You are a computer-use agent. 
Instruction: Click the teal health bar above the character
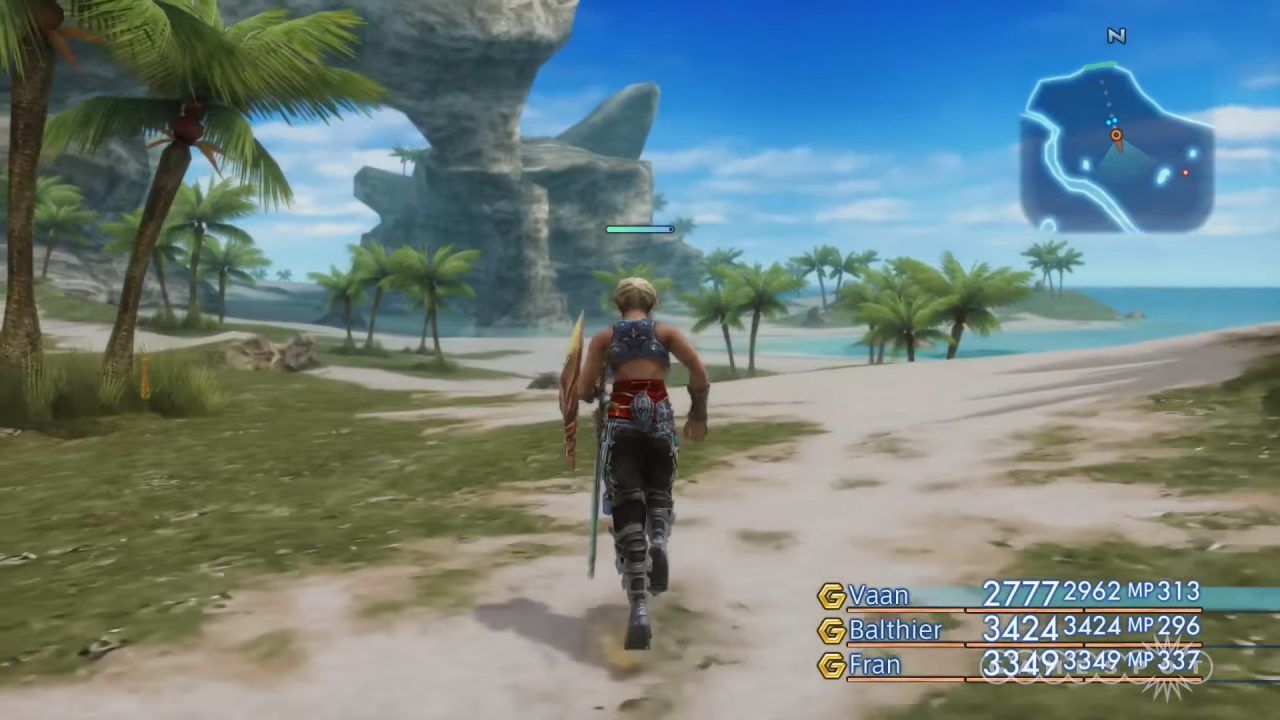638,229
